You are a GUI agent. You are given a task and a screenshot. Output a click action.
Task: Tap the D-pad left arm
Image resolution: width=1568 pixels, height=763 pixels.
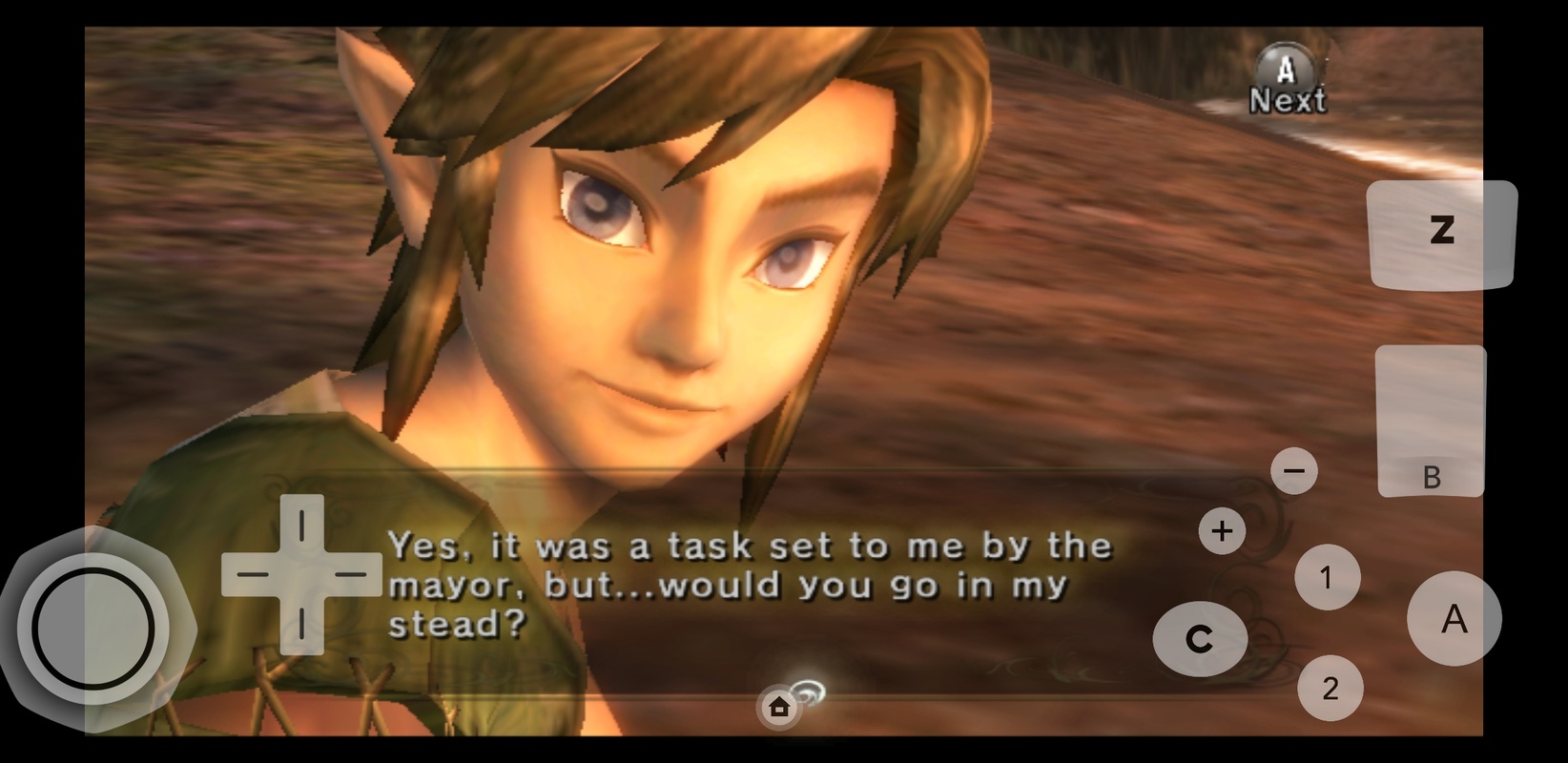[252, 574]
